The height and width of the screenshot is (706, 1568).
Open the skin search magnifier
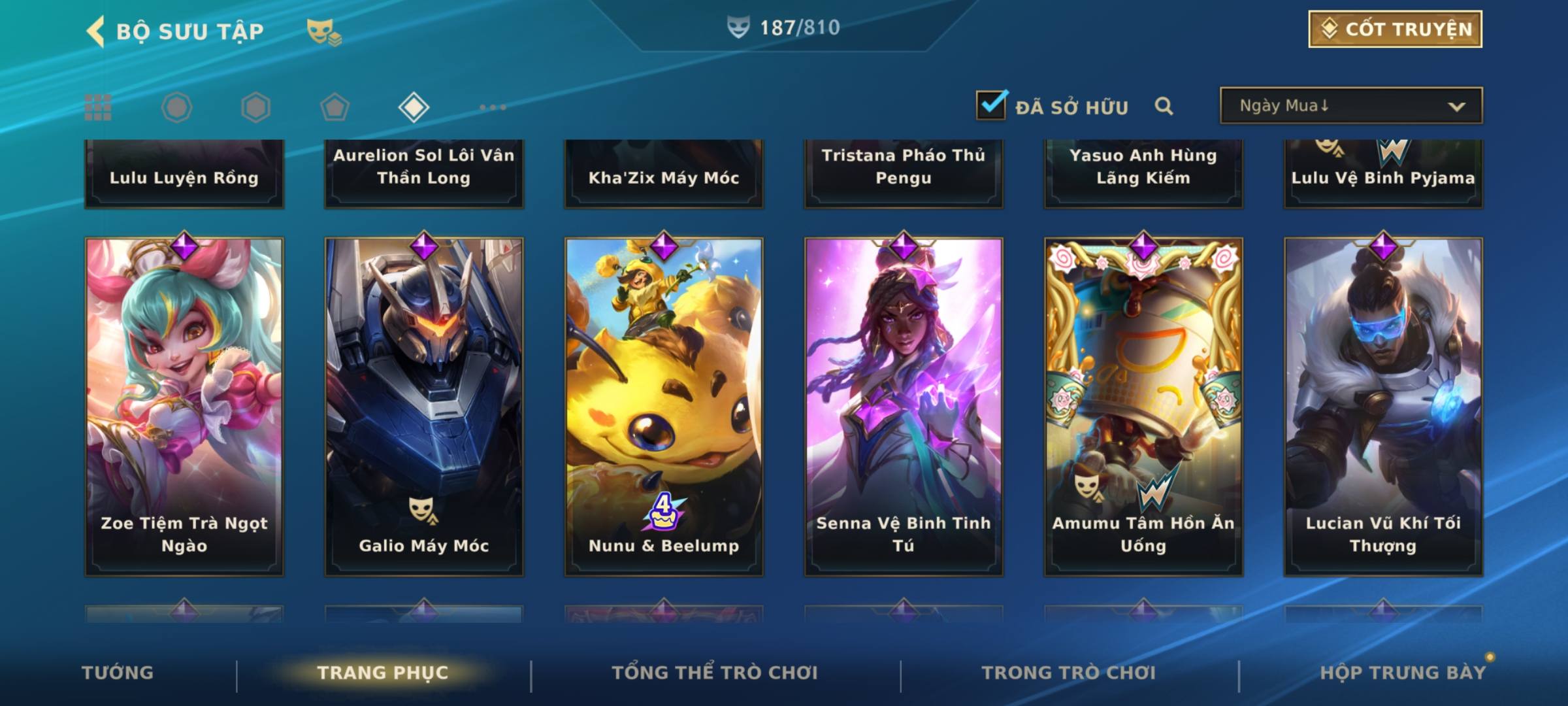coord(1164,106)
